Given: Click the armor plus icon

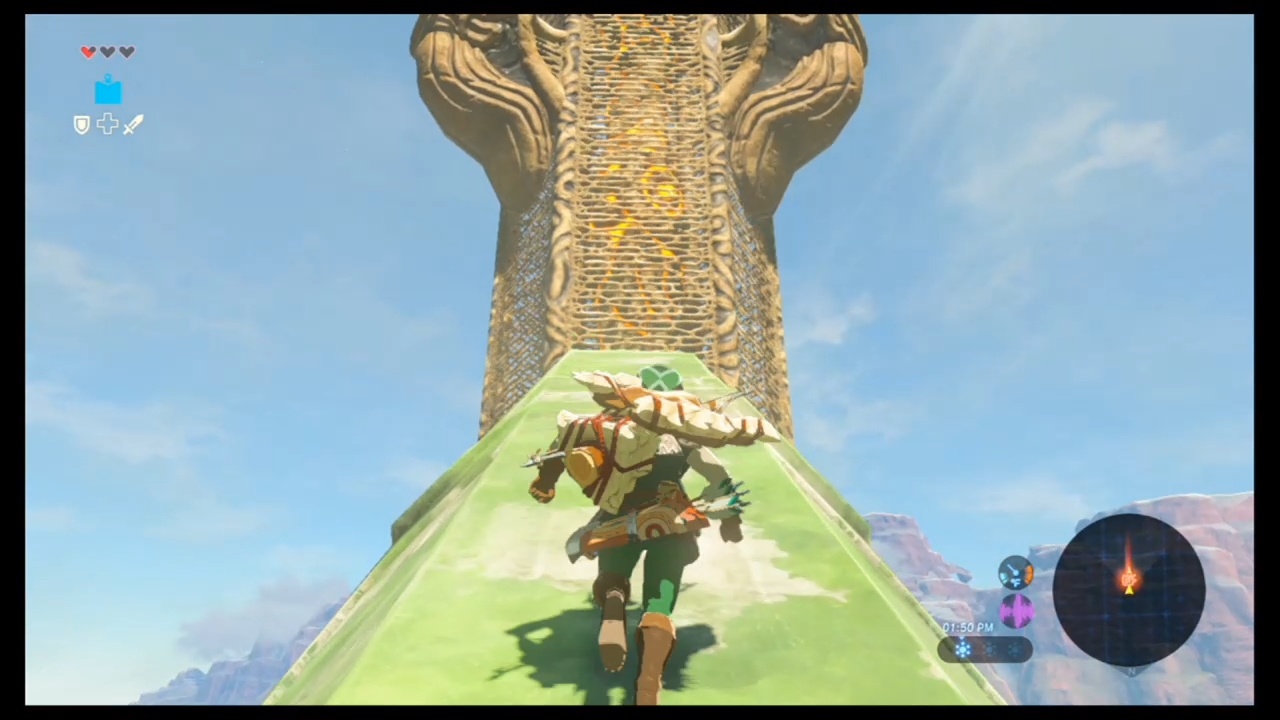Looking at the screenshot, I should click(107, 124).
